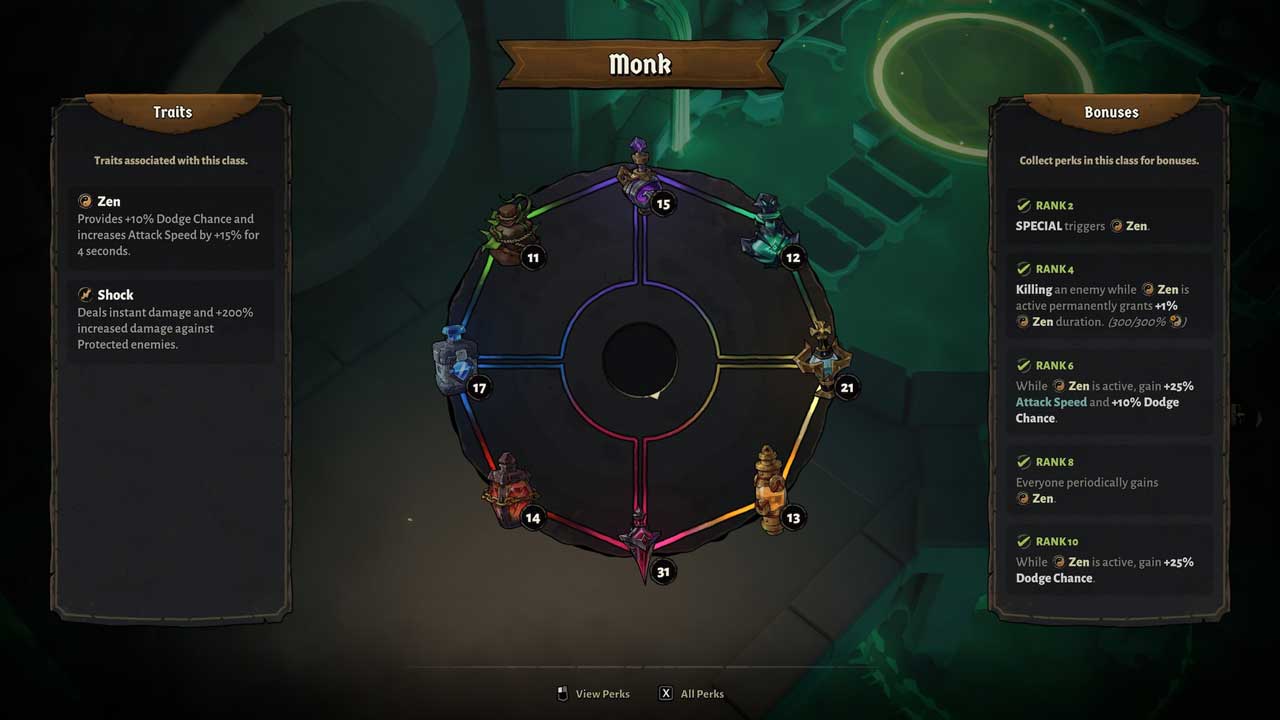Click the Rank 2 bonus row
The image size is (1280, 720).
1109,216
